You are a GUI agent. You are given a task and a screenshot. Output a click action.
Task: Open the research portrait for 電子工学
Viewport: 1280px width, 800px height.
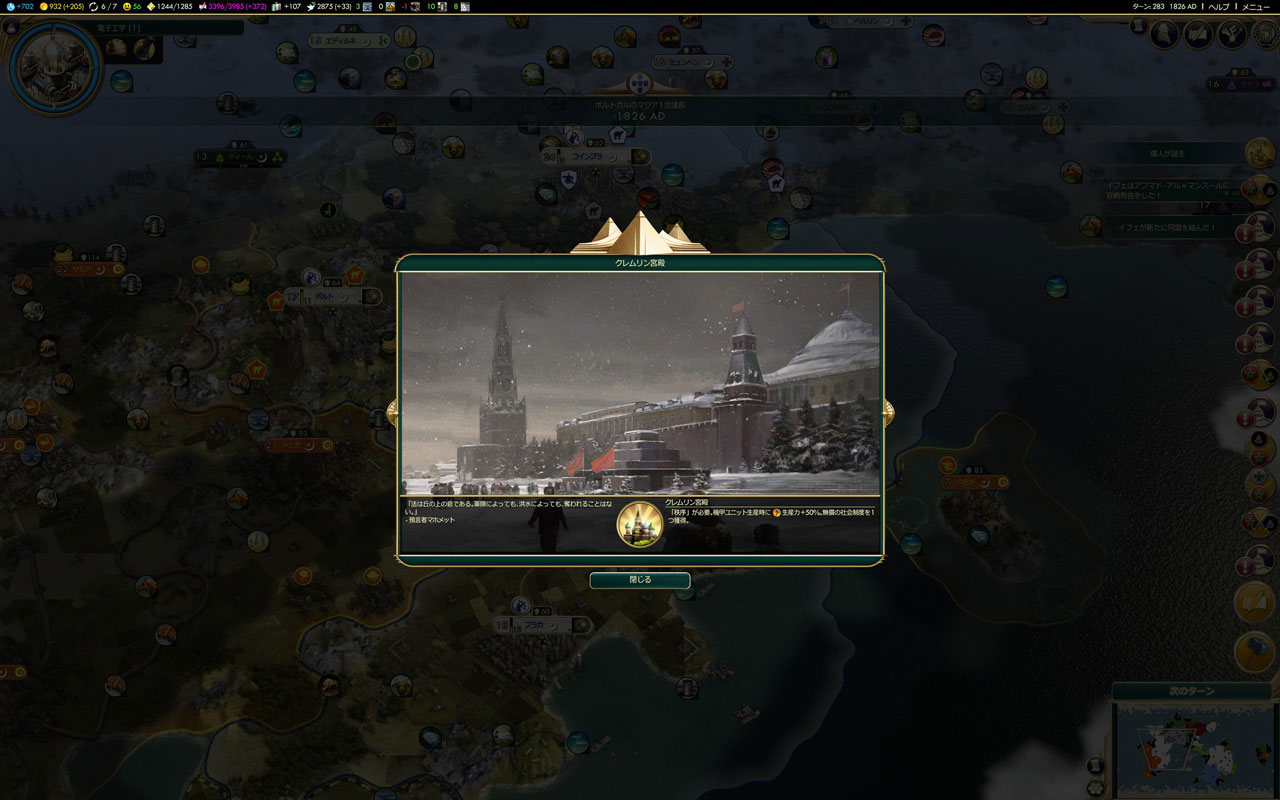tap(55, 67)
